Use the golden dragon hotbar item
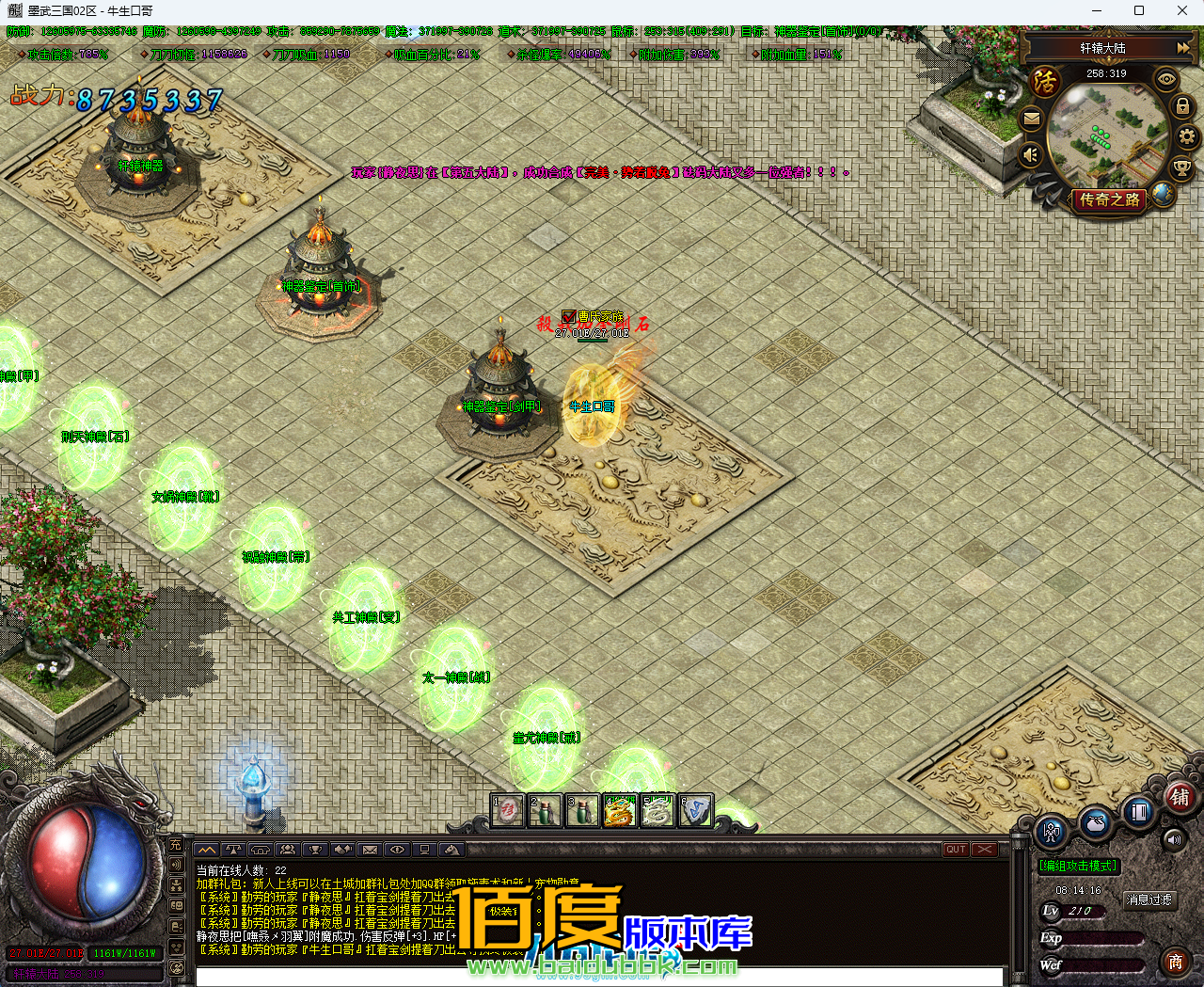The image size is (1204, 987). click(x=620, y=811)
